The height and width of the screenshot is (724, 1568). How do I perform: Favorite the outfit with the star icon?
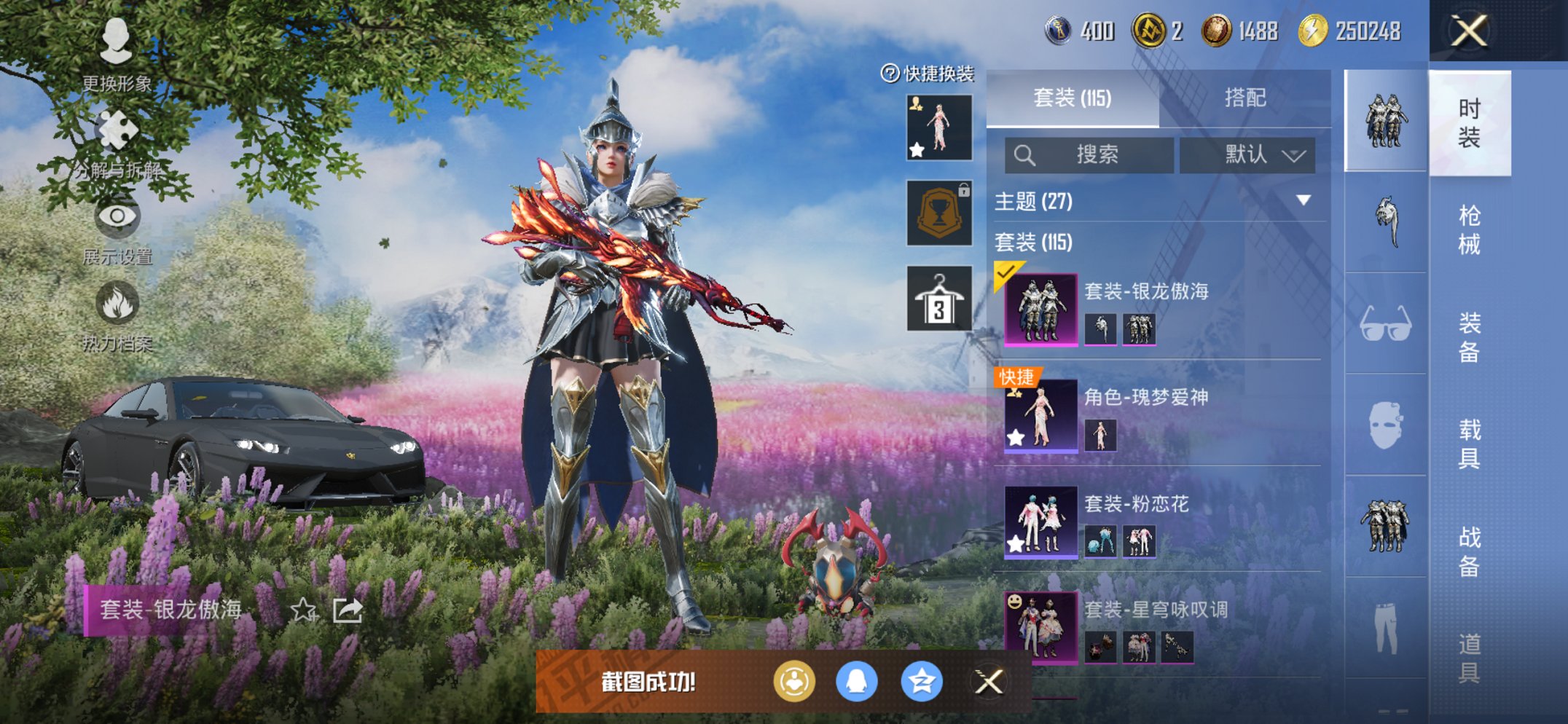coord(303,610)
